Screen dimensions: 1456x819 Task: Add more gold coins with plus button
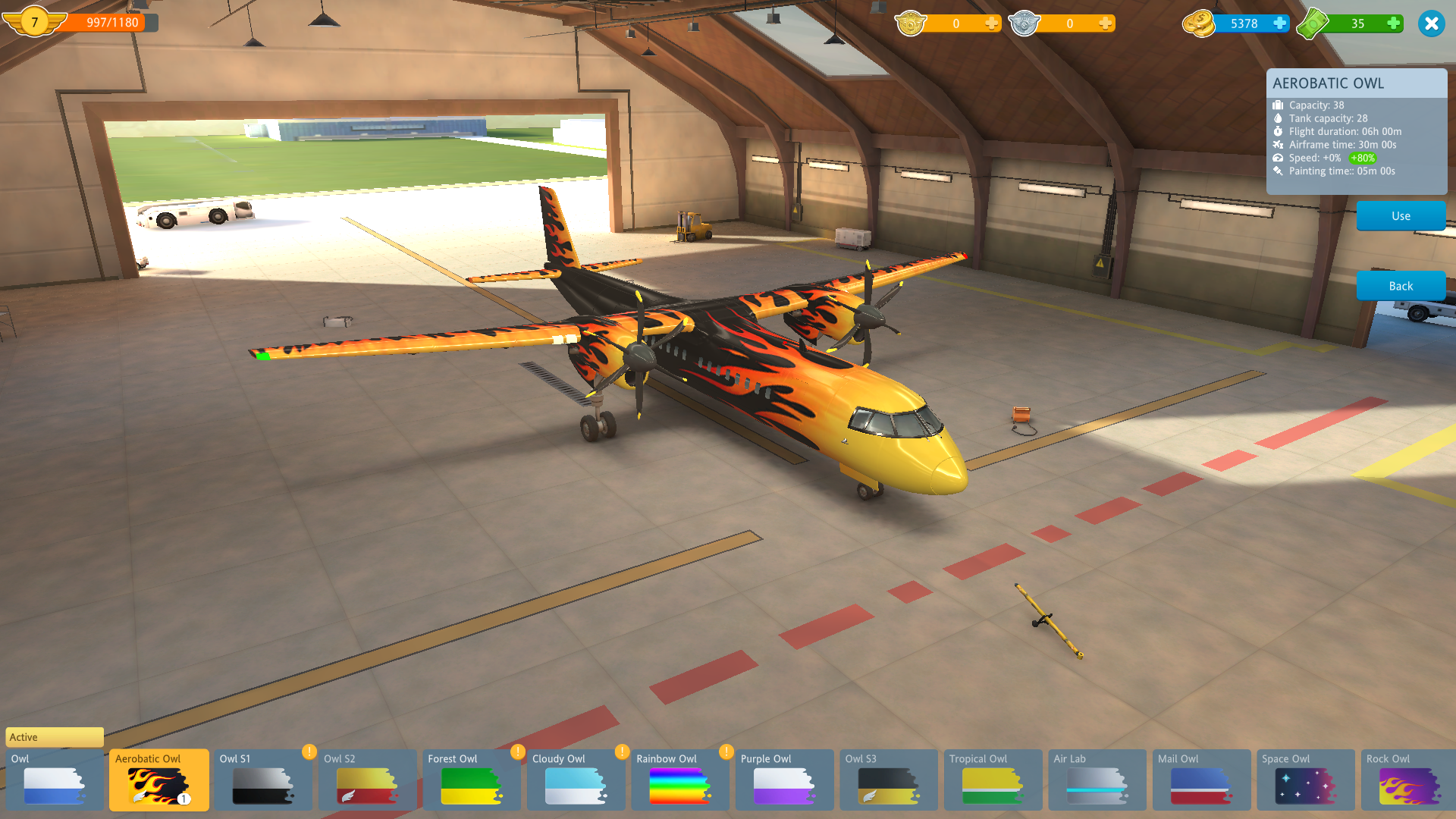1279,24
